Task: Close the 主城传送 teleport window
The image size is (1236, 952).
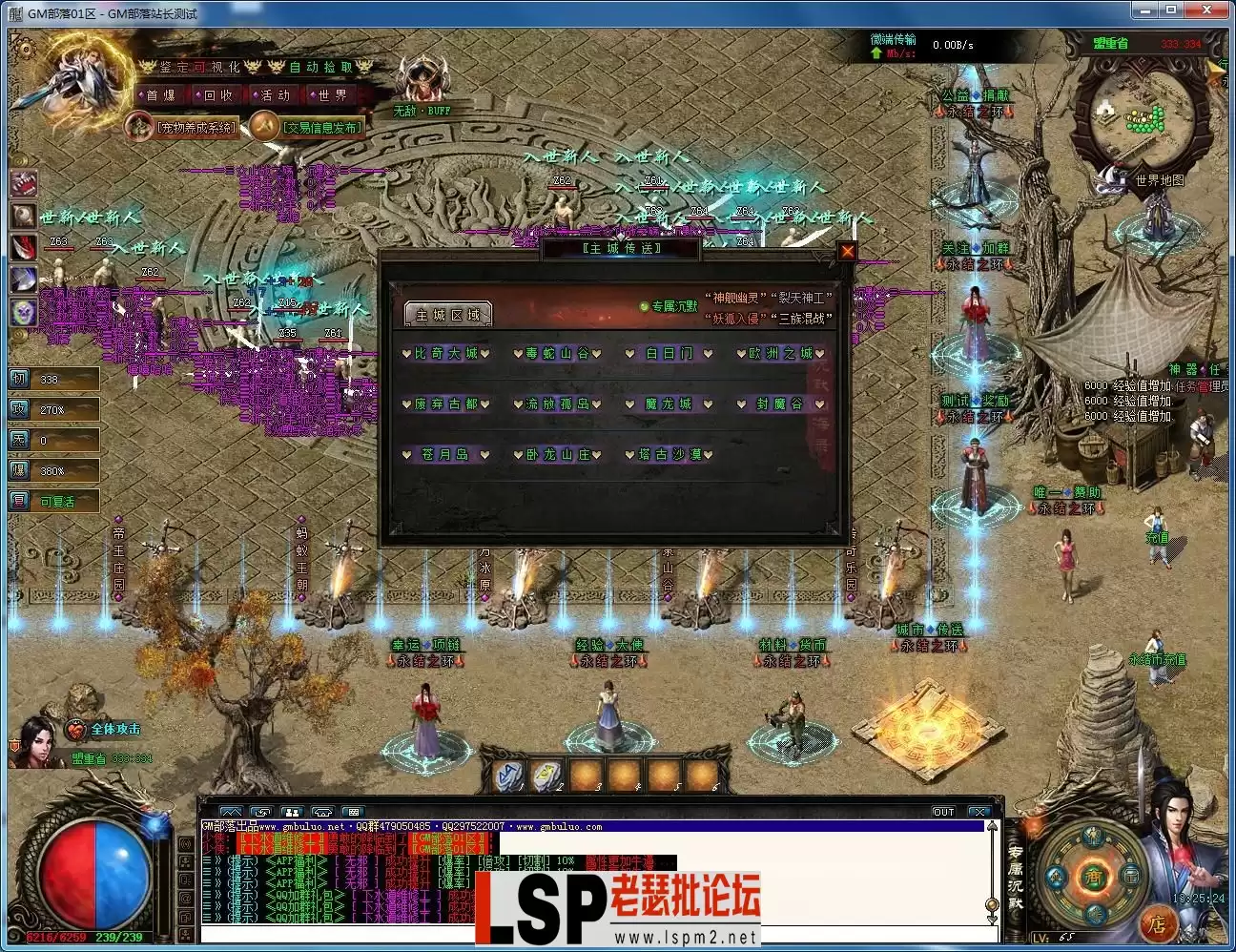Action: 847,249
